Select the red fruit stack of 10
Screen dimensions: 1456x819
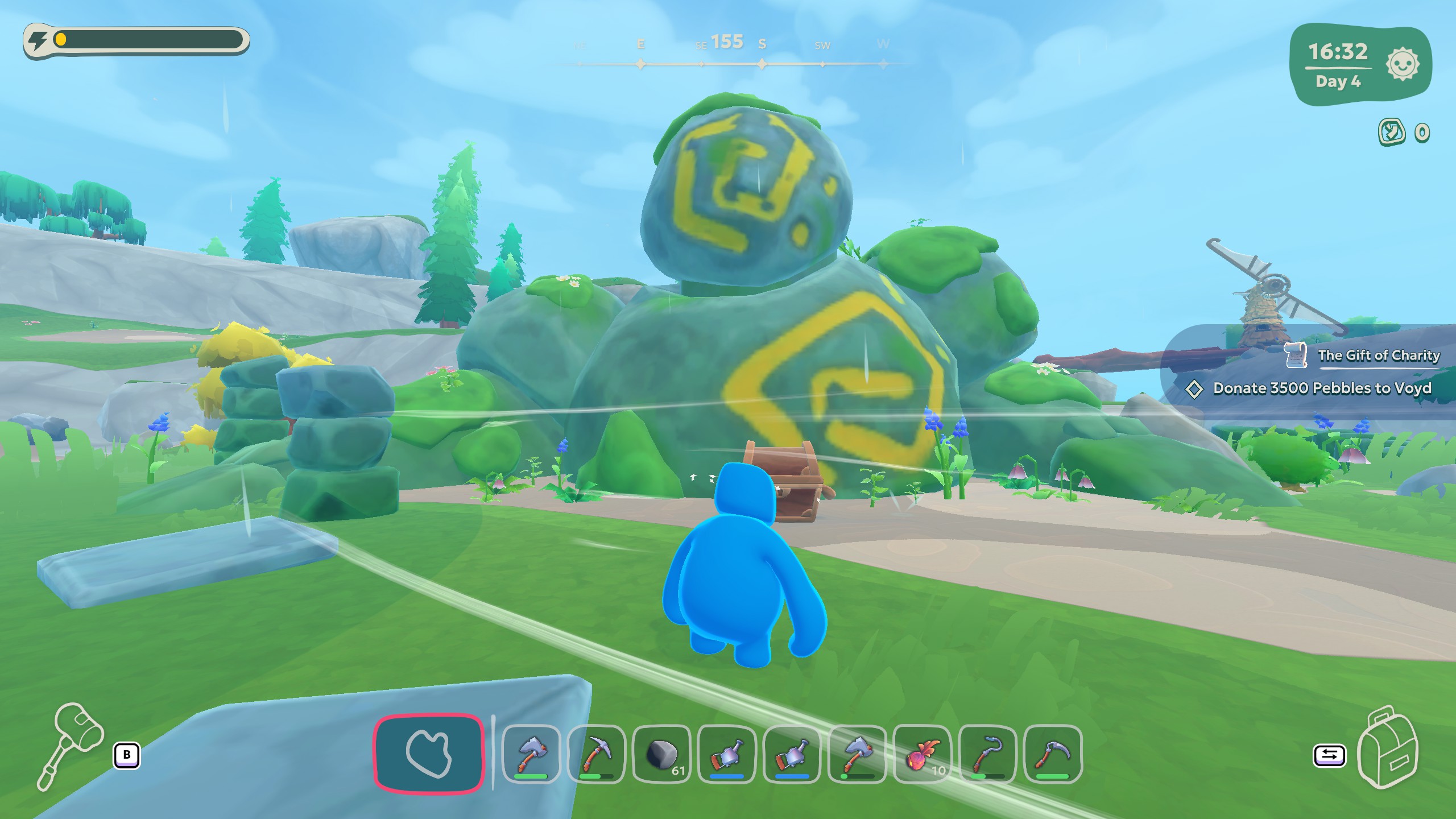(922, 754)
